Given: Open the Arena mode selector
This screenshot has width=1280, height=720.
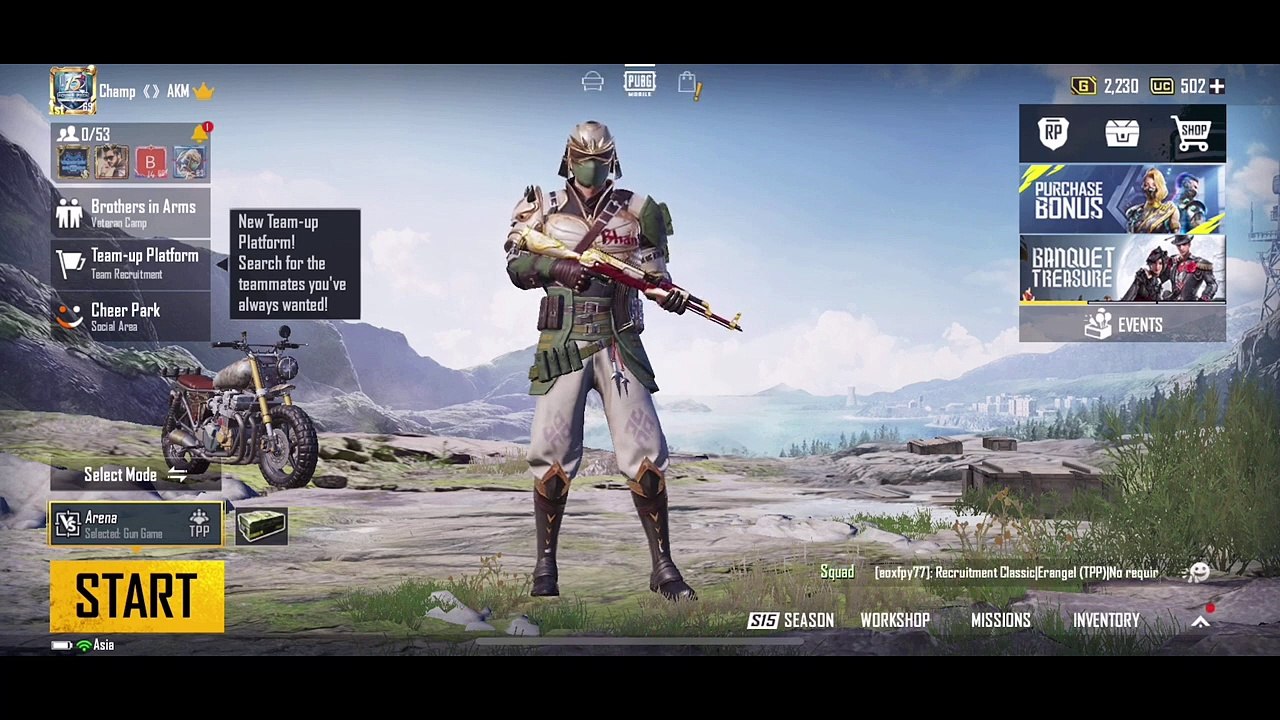Looking at the screenshot, I should point(136,525).
